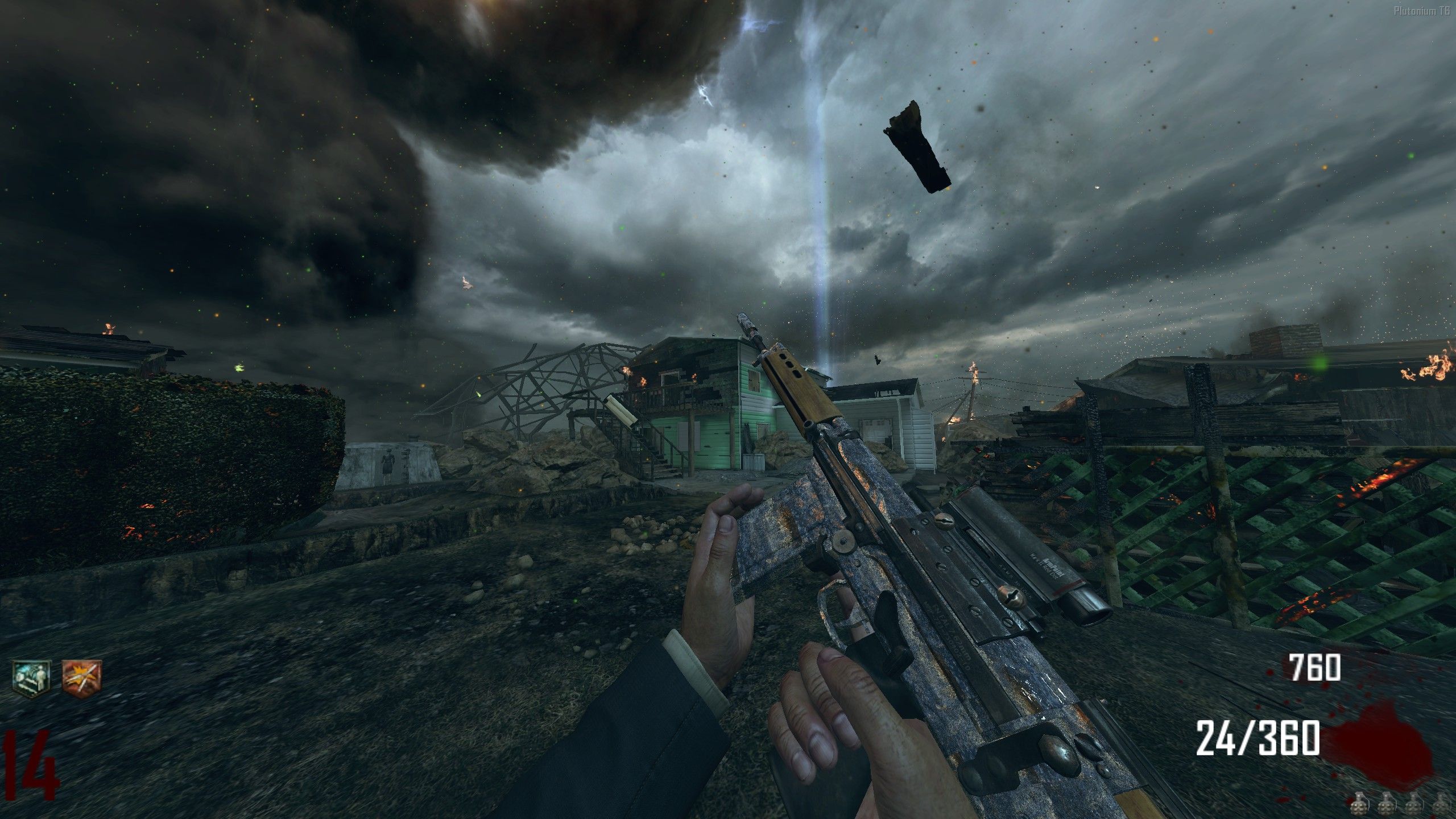Select the orange Double Tap perk icon
This screenshot has width=1456, height=819.
click(x=81, y=680)
